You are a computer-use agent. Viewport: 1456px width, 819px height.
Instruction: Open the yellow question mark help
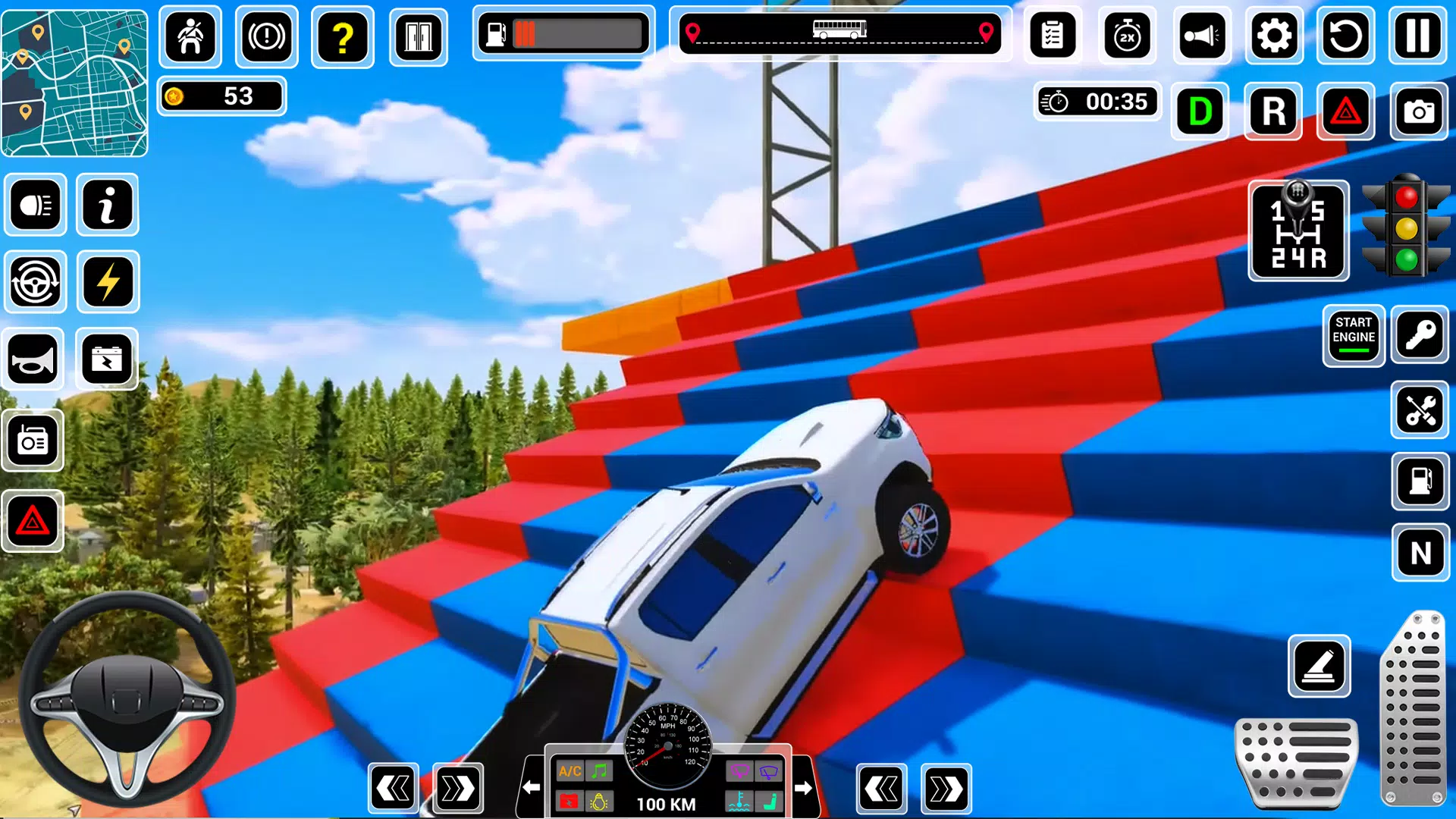point(343,36)
